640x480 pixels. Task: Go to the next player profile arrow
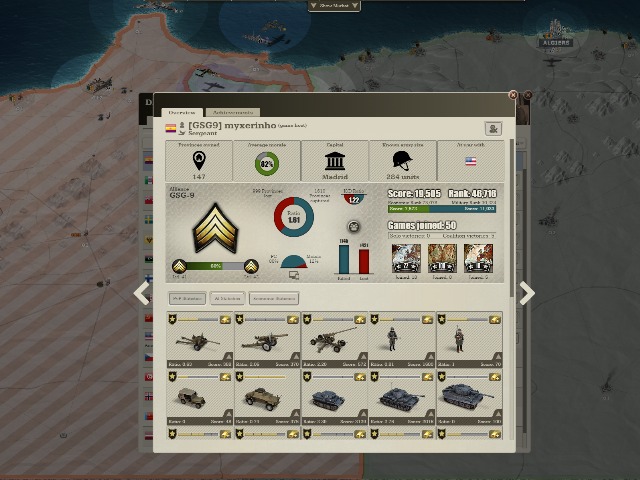pos(526,293)
